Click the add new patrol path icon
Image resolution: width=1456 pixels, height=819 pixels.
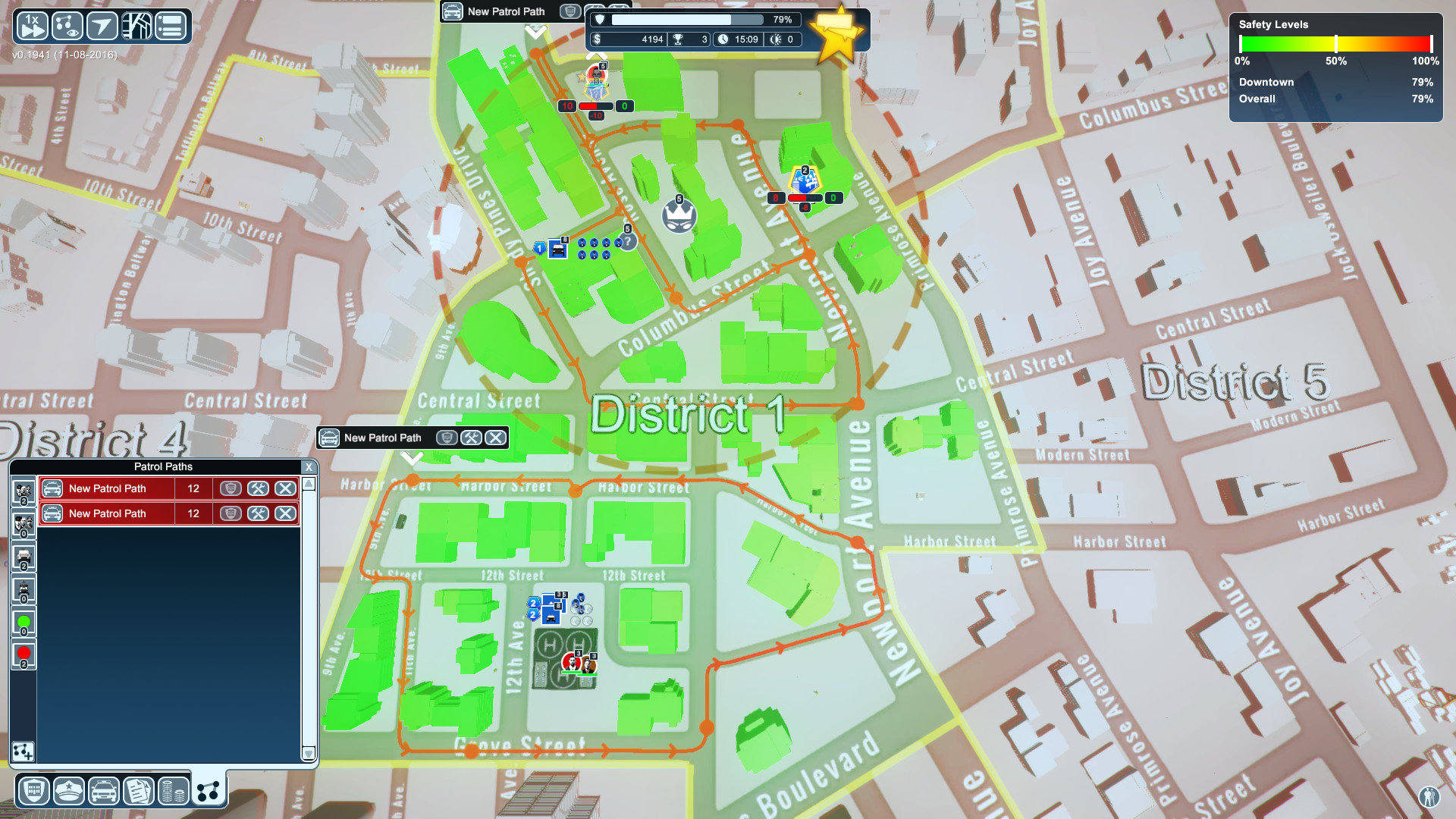pos(25,753)
